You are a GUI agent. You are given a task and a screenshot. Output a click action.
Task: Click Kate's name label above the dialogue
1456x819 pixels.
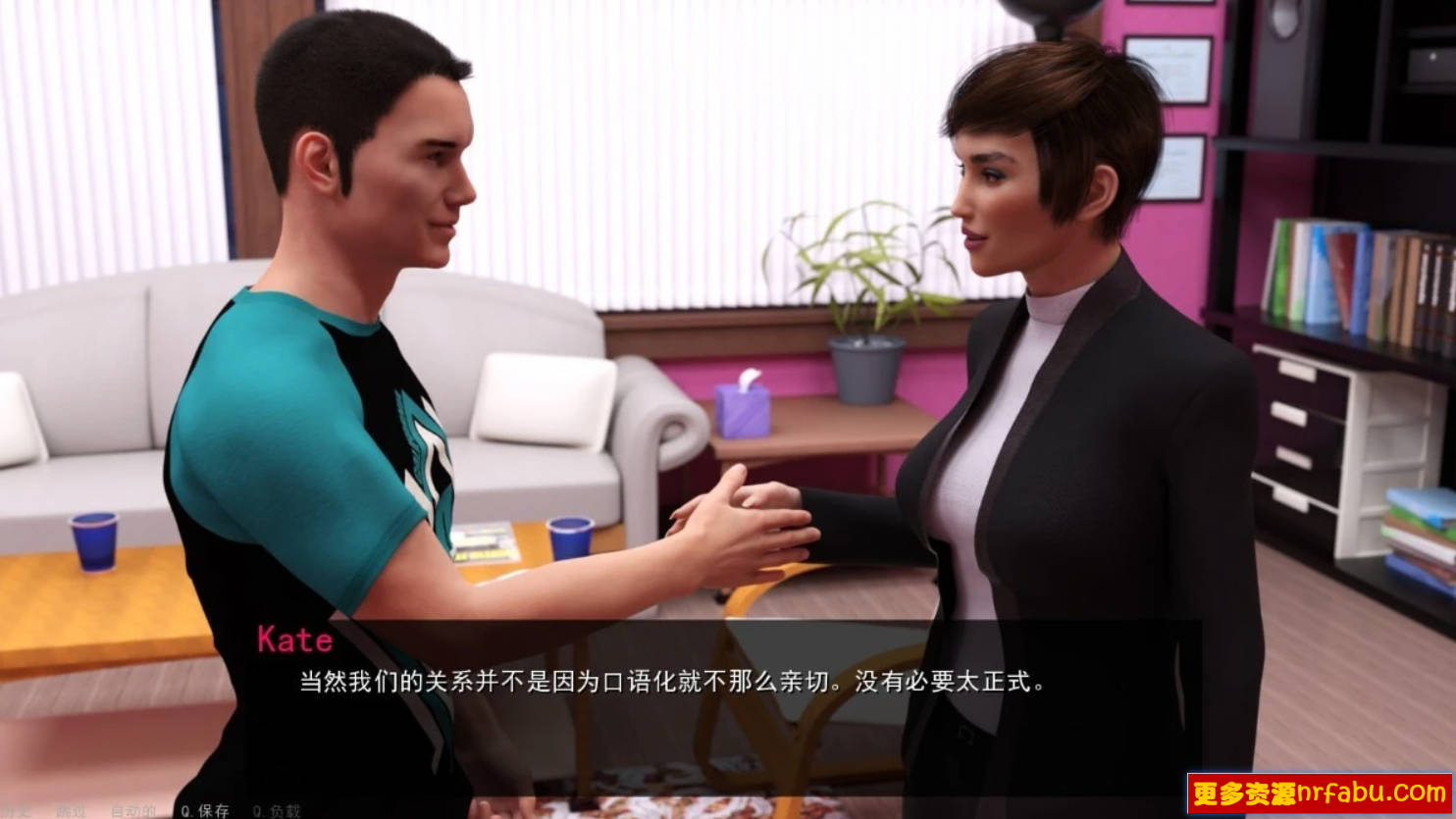(x=294, y=640)
